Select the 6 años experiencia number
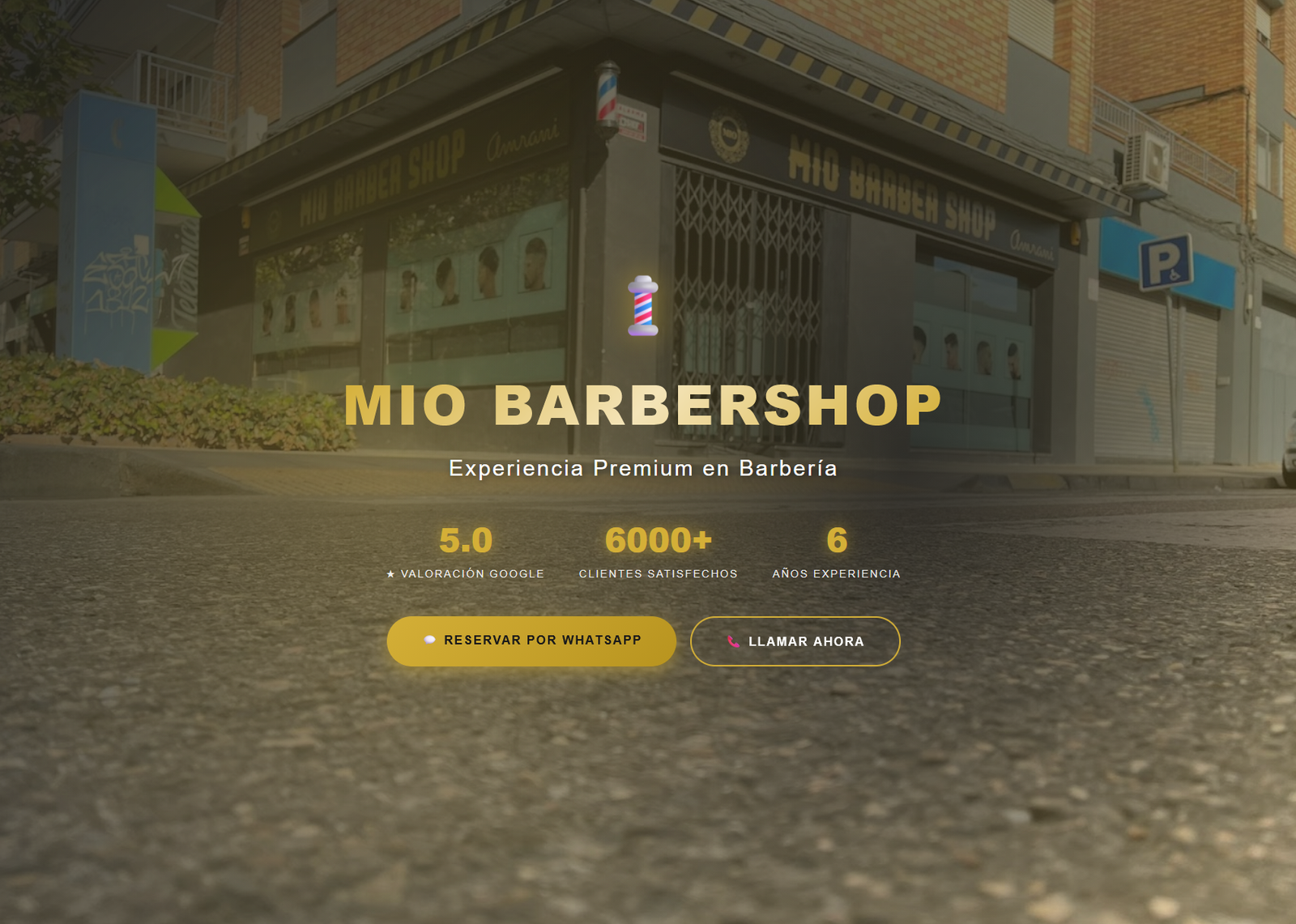Image resolution: width=1296 pixels, height=924 pixels. pyautogui.click(x=836, y=539)
